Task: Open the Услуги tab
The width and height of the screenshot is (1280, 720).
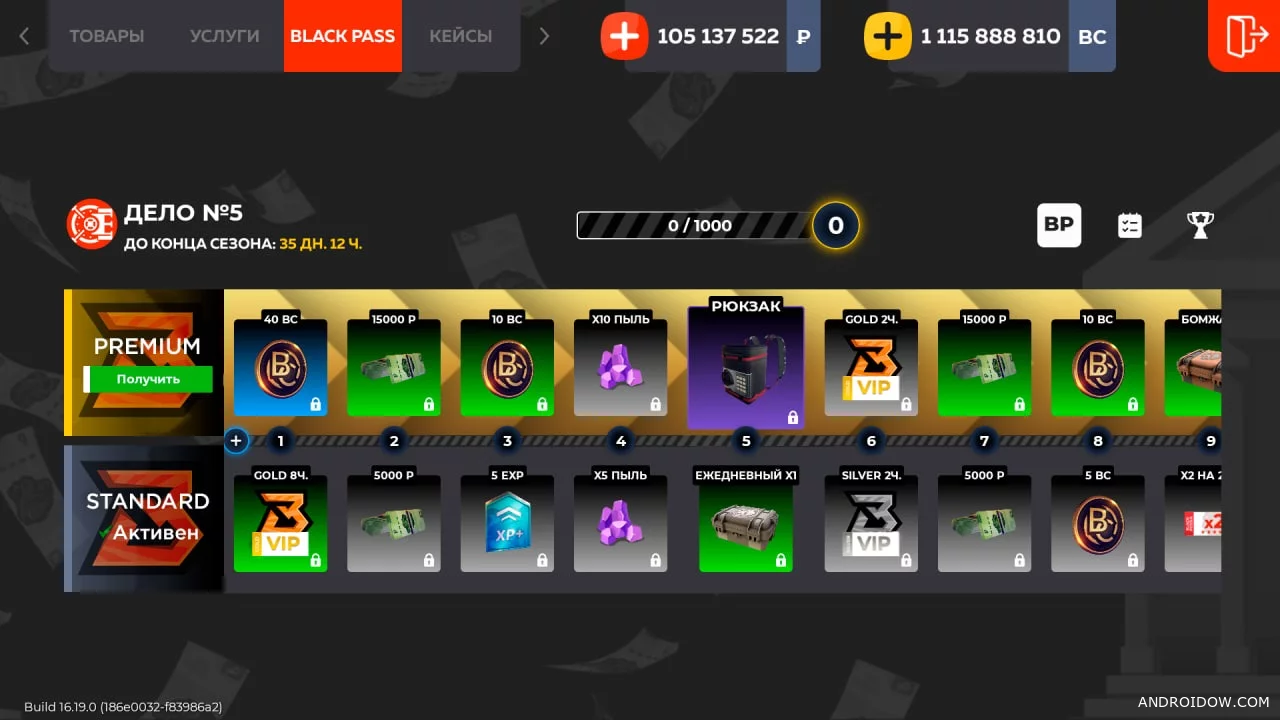Action: click(x=224, y=36)
